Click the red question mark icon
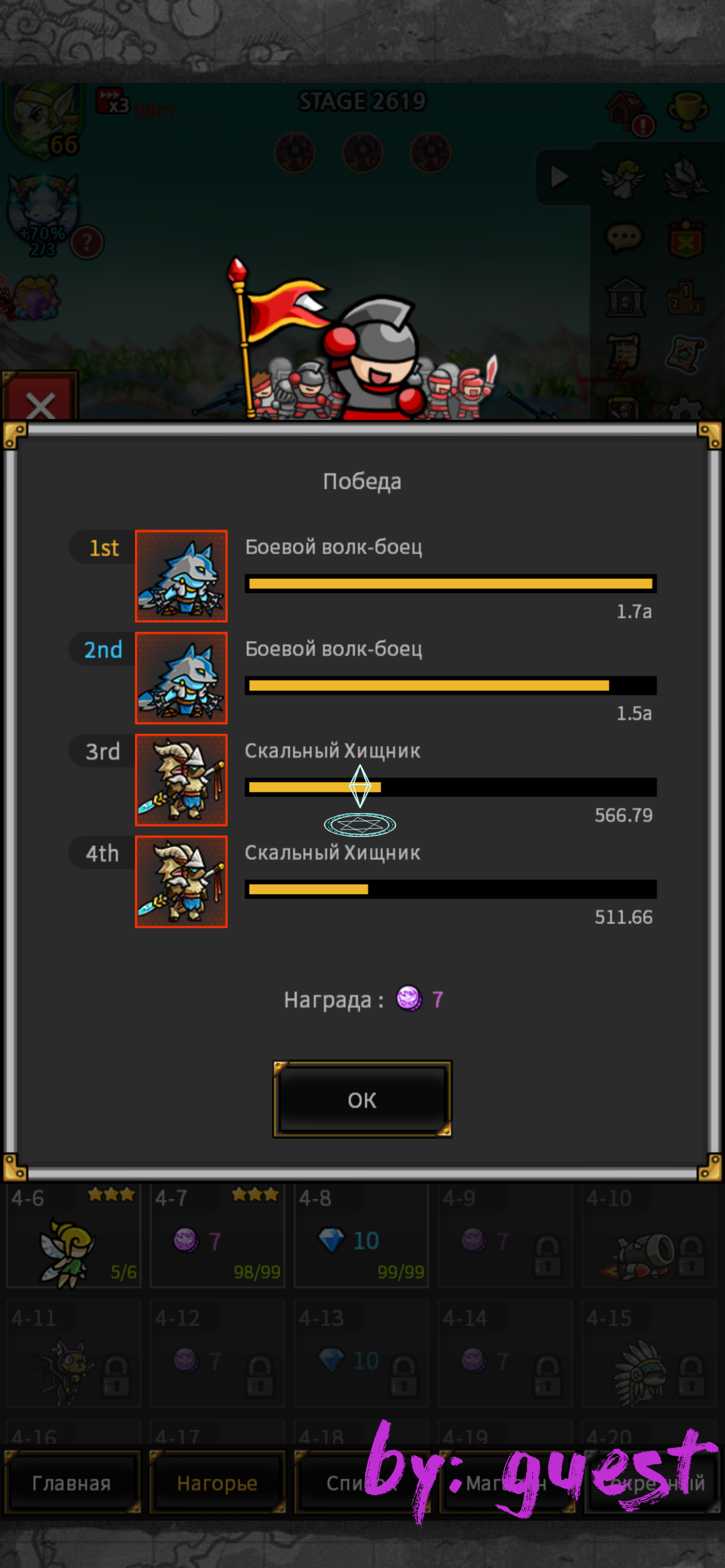The width and height of the screenshot is (725, 1568). pyautogui.click(x=87, y=243)
